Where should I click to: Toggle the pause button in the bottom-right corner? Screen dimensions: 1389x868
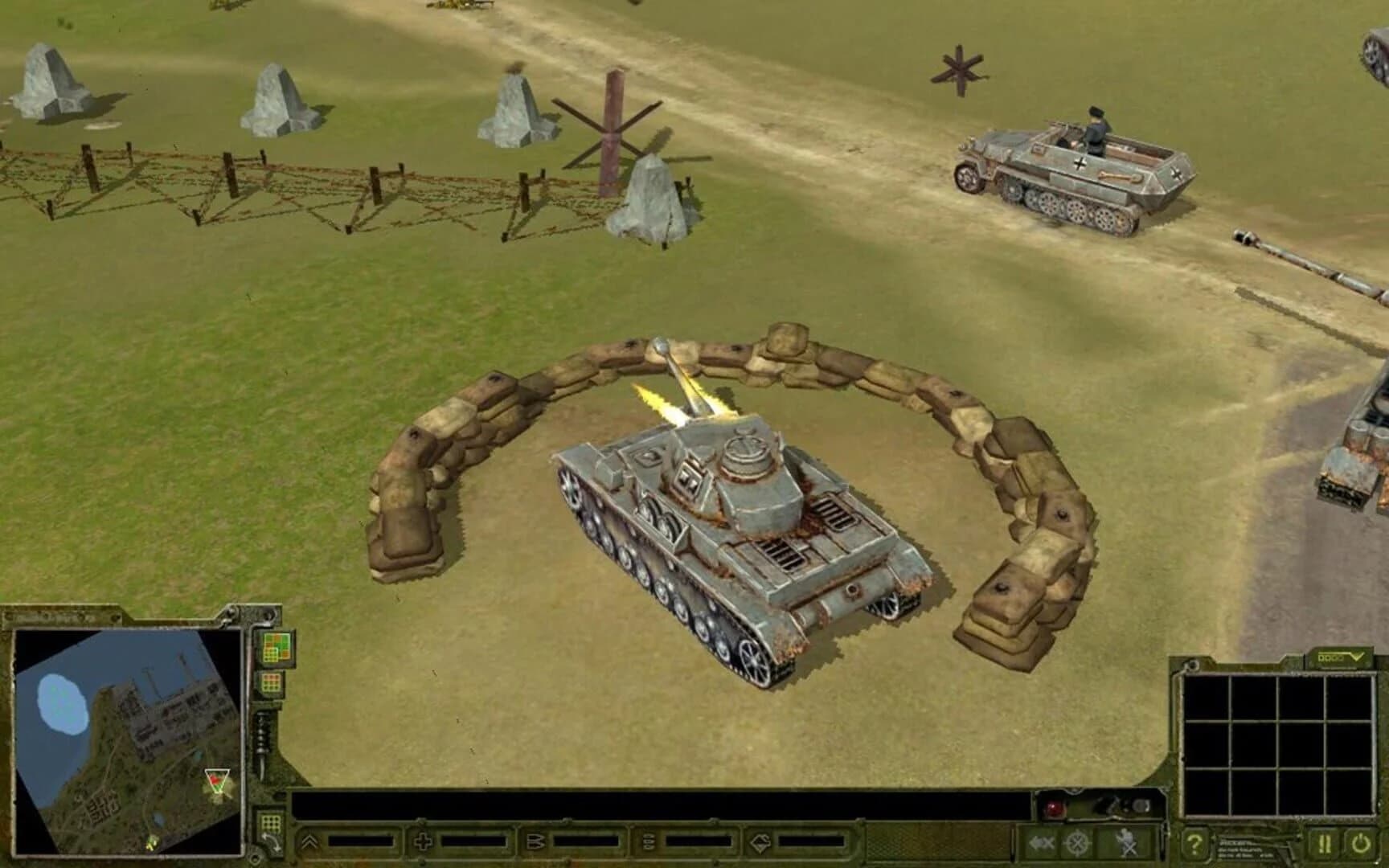coord(1325,844)
